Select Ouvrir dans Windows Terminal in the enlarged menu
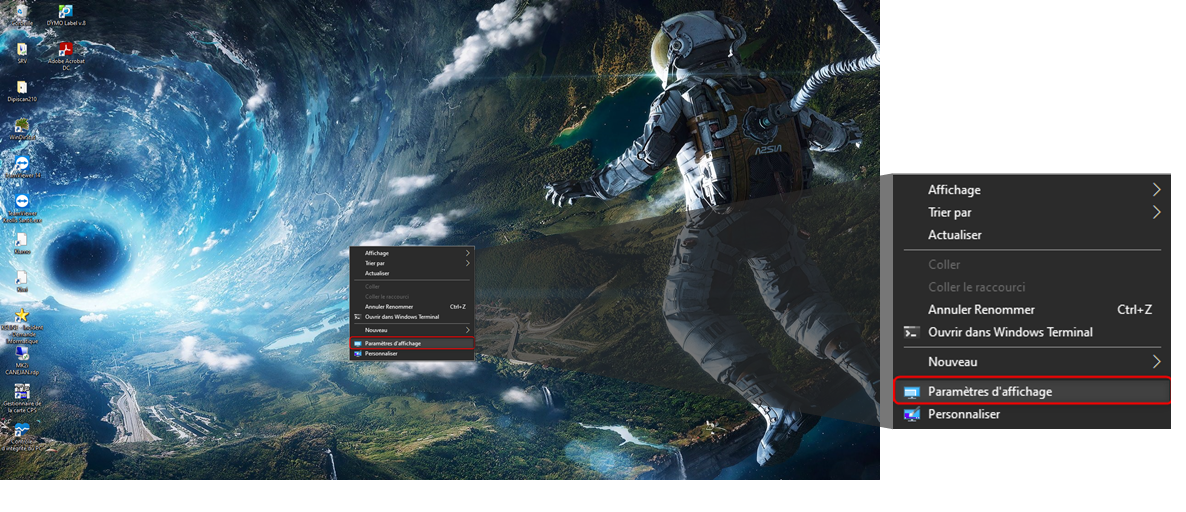1186x512 pixels. [1010, 332]
